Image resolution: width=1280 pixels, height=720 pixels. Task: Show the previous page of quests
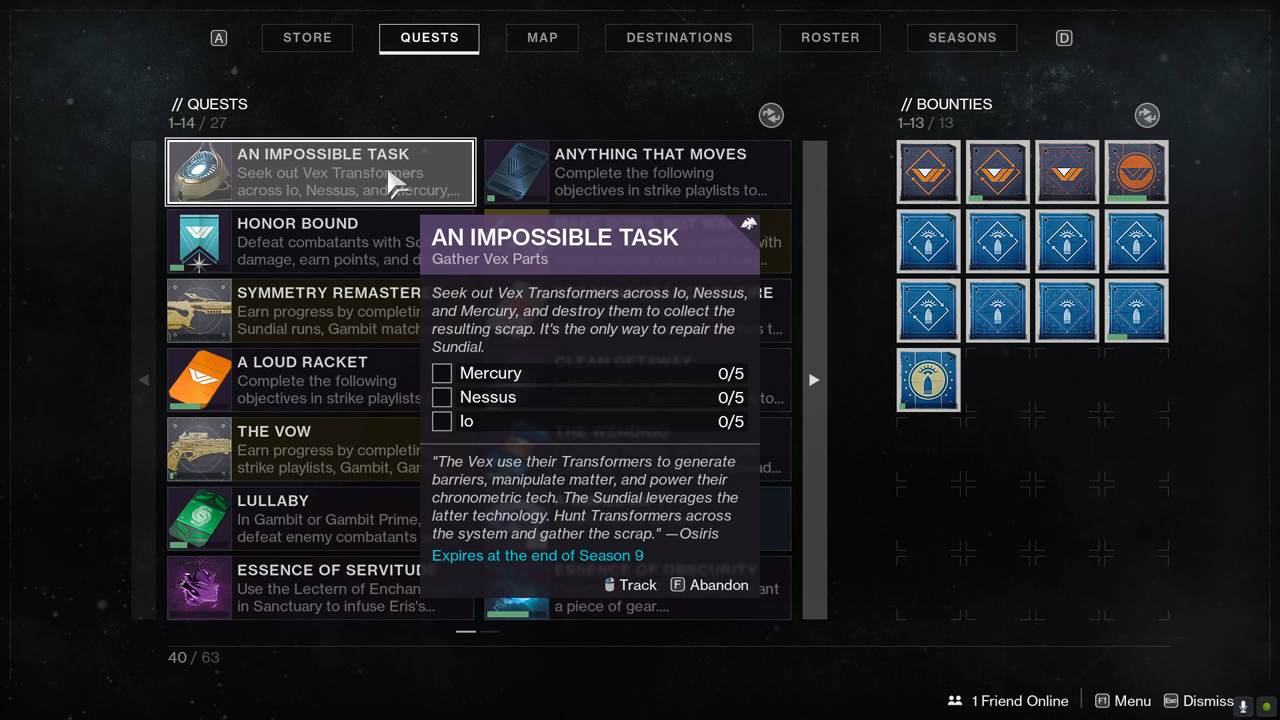click(x=144, y=380)
